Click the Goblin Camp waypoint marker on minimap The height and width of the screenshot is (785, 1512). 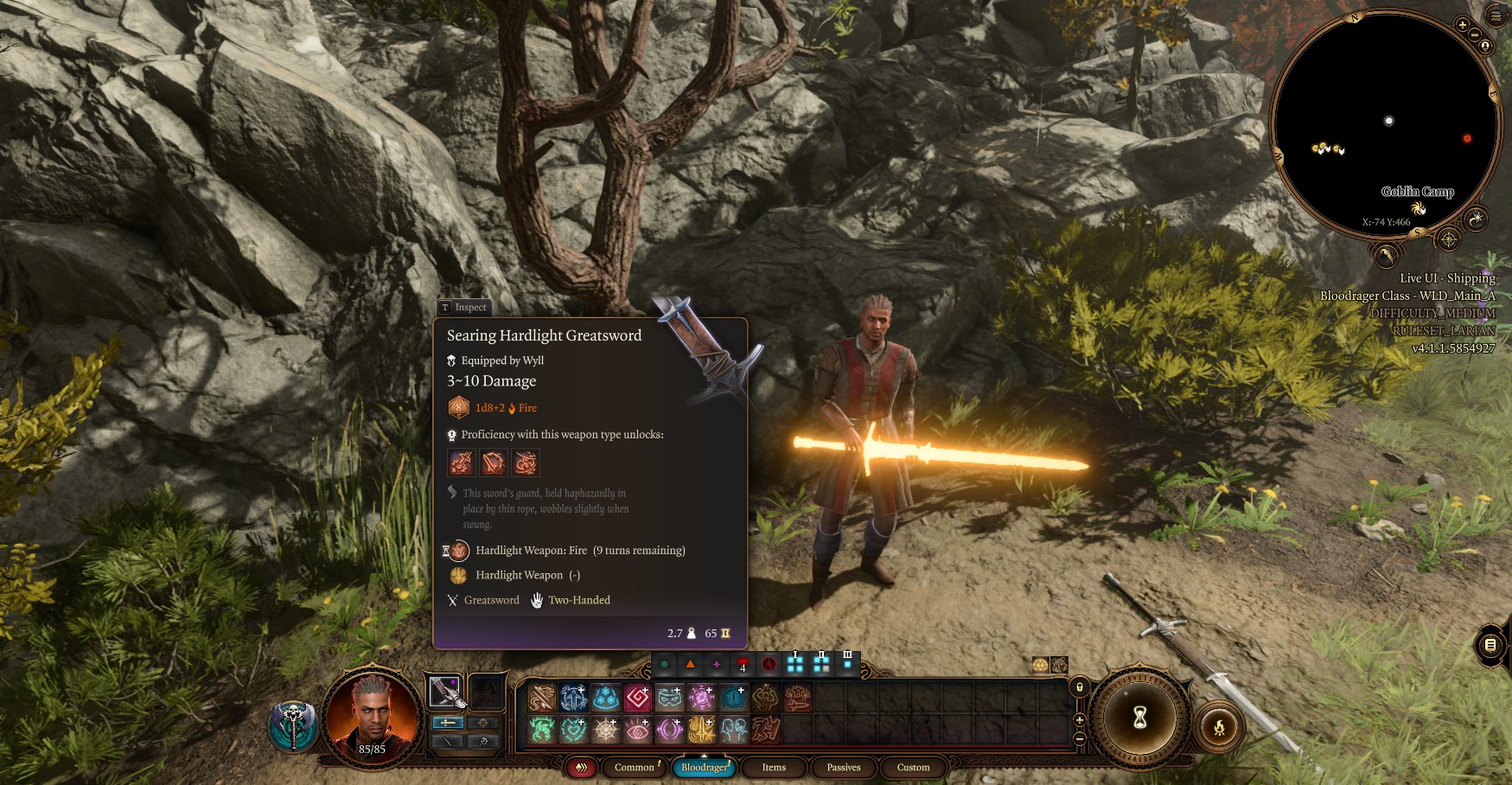pyautogui.click(x=1418, y=208)
